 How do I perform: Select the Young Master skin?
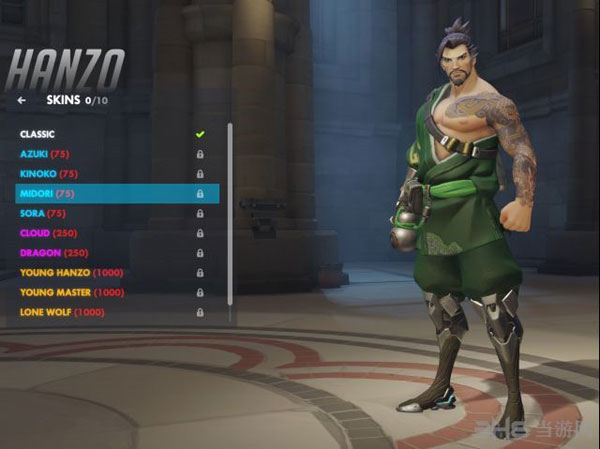coord(71,292)
